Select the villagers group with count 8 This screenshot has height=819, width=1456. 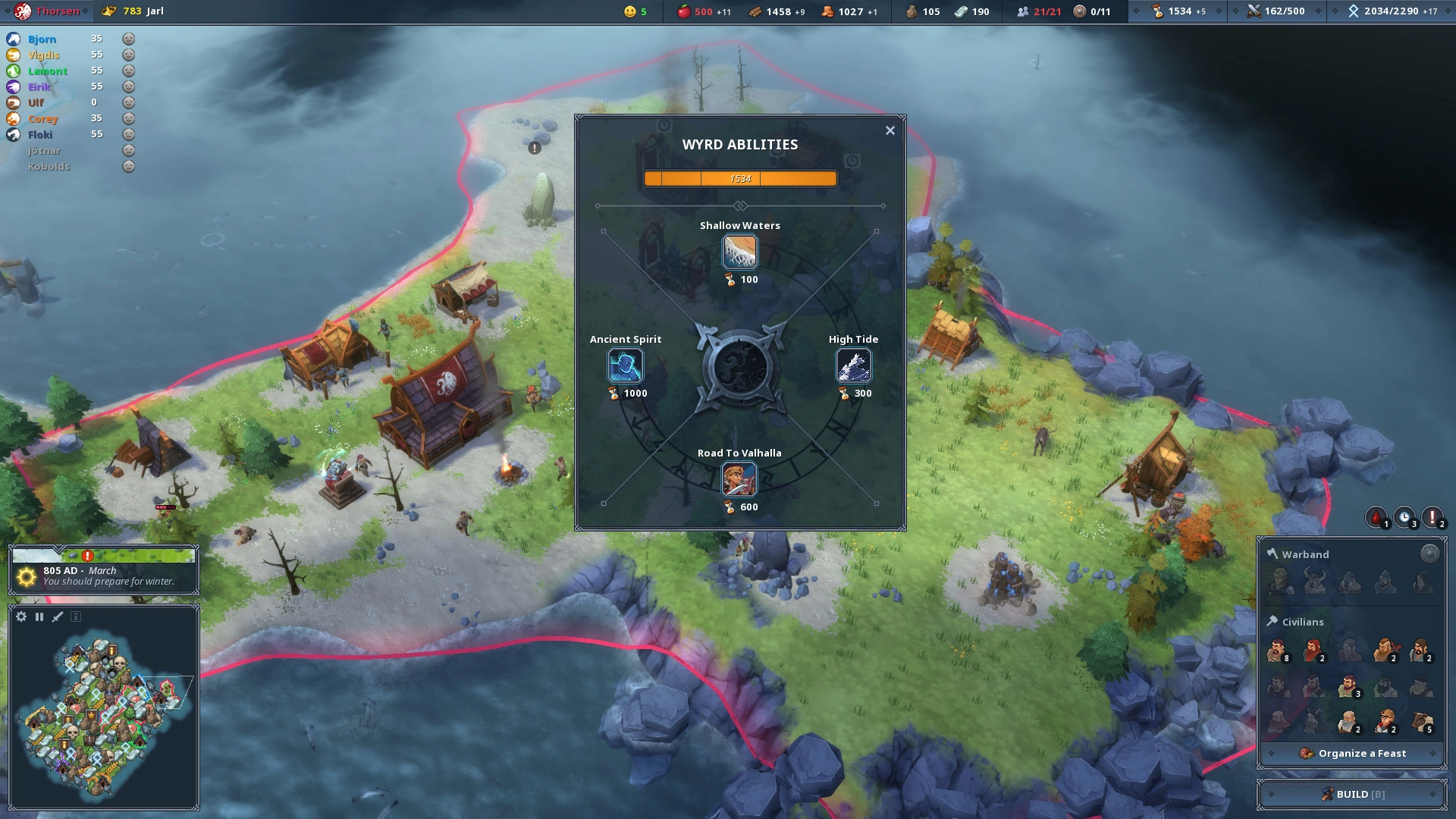(1278, 651)
